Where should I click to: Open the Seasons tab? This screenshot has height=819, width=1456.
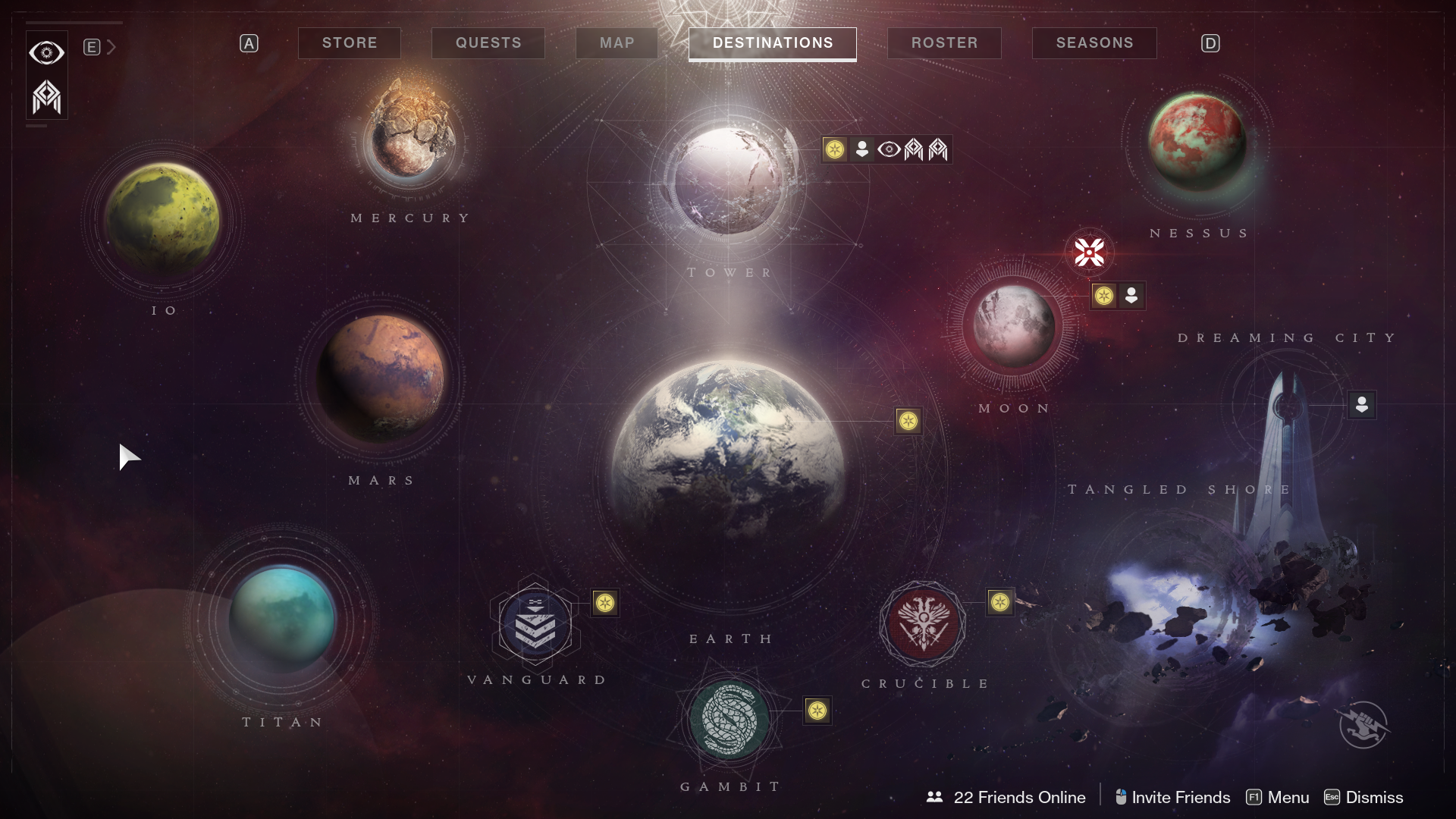pyautogui.click(x=1094, y=43)
